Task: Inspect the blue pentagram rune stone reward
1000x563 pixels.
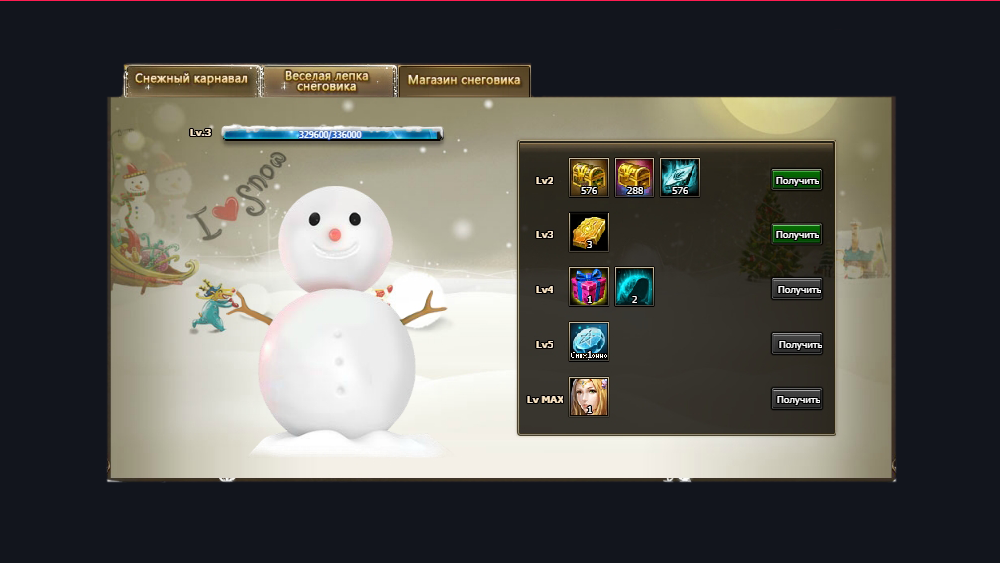Action: click(x=589, y=342)
